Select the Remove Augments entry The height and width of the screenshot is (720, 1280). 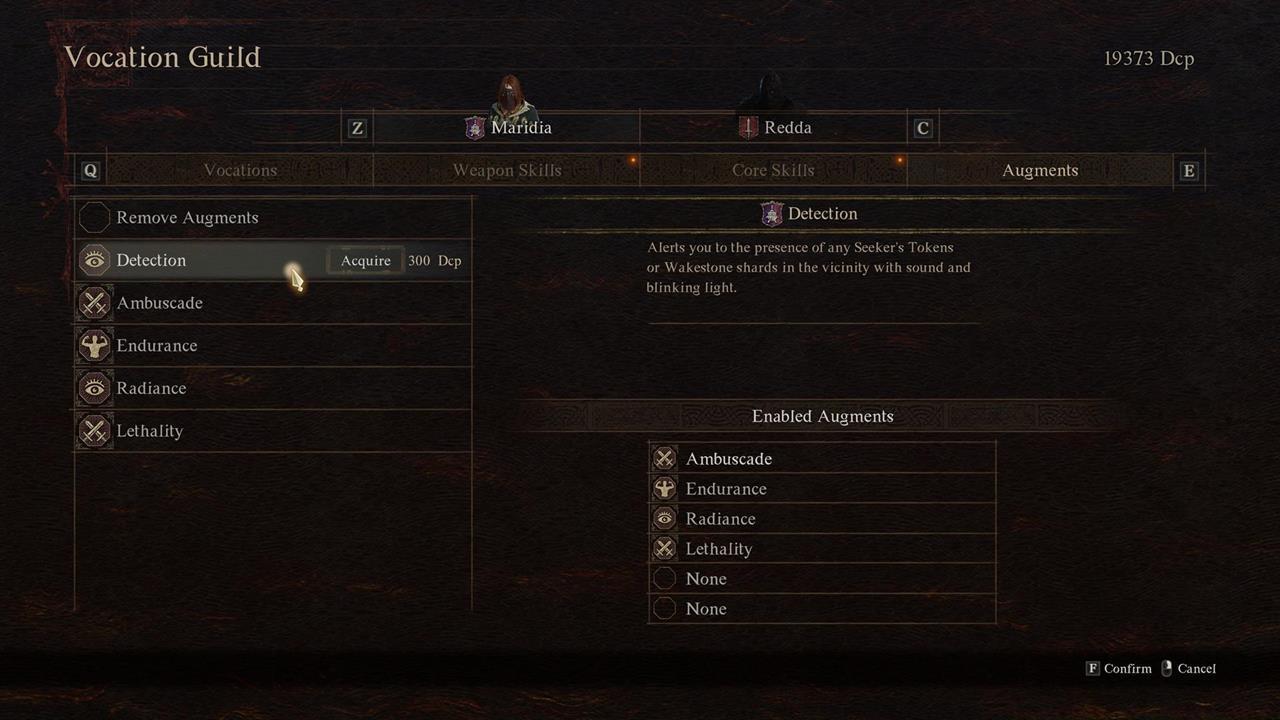187,218
